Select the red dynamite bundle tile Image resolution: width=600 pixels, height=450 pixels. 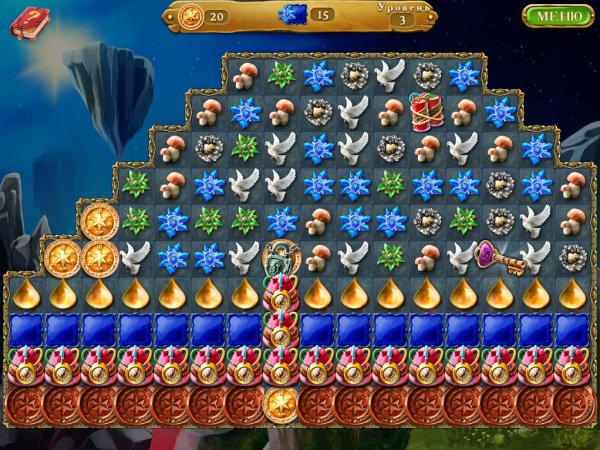coord(426,111)
